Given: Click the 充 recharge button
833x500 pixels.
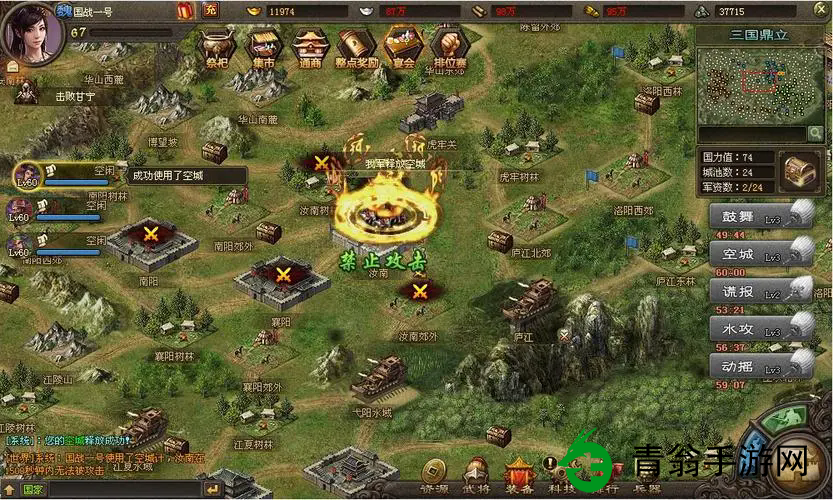Looking at the screenshot, I should pyautogui.click(x=210, y=11).
